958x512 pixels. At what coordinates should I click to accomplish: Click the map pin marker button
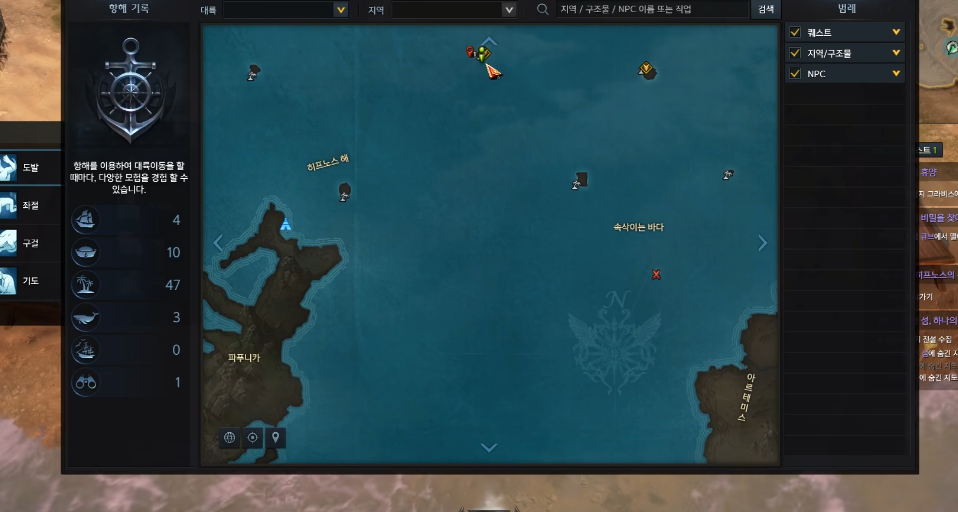(275, 437)
